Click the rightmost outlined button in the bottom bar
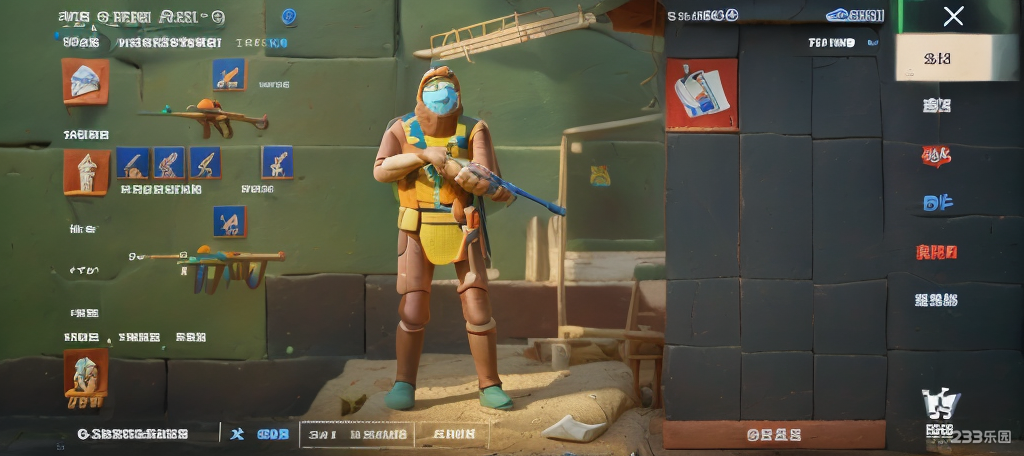 tap(453, 434)
